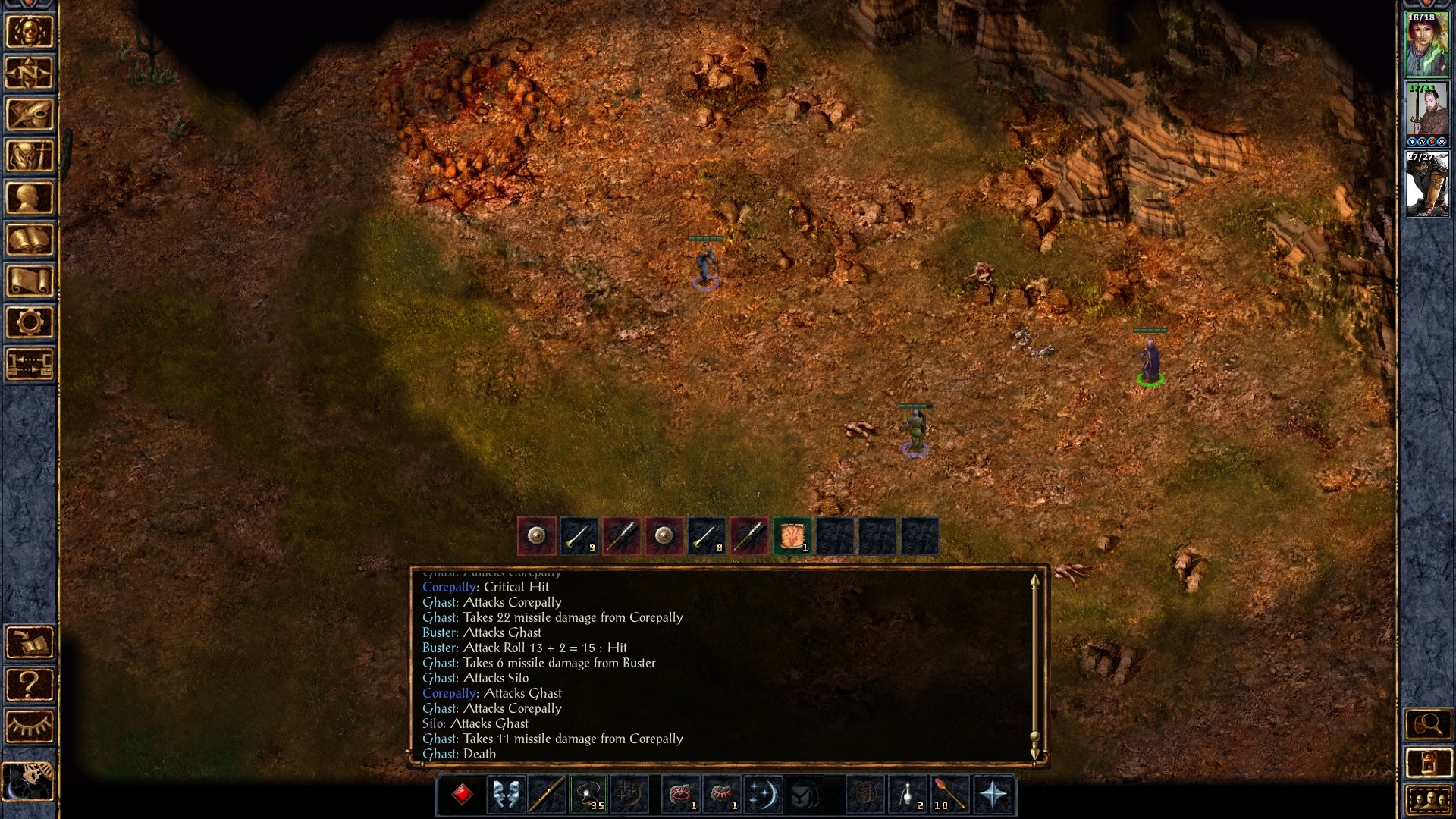Screen dimensions: 1456x819
Task: Open the inventory screen button
Action: (x=30, y=157)
